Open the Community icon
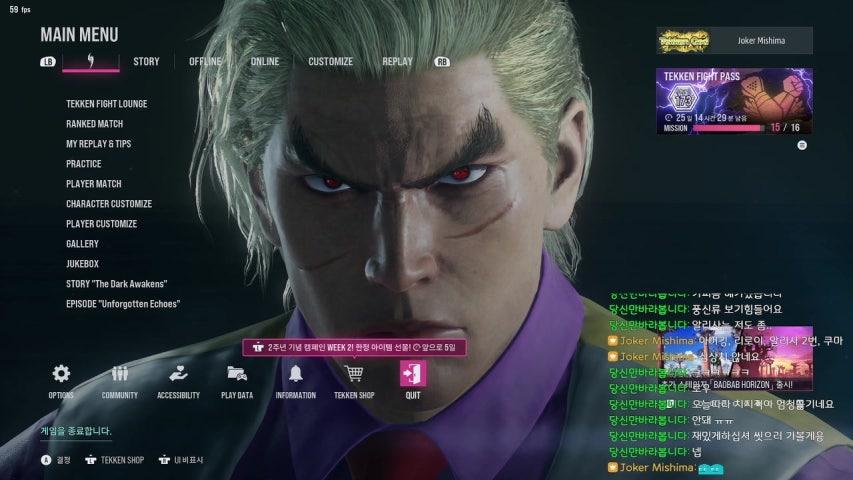The width and height of the screenshot is (853, 480). click(119, 375)
